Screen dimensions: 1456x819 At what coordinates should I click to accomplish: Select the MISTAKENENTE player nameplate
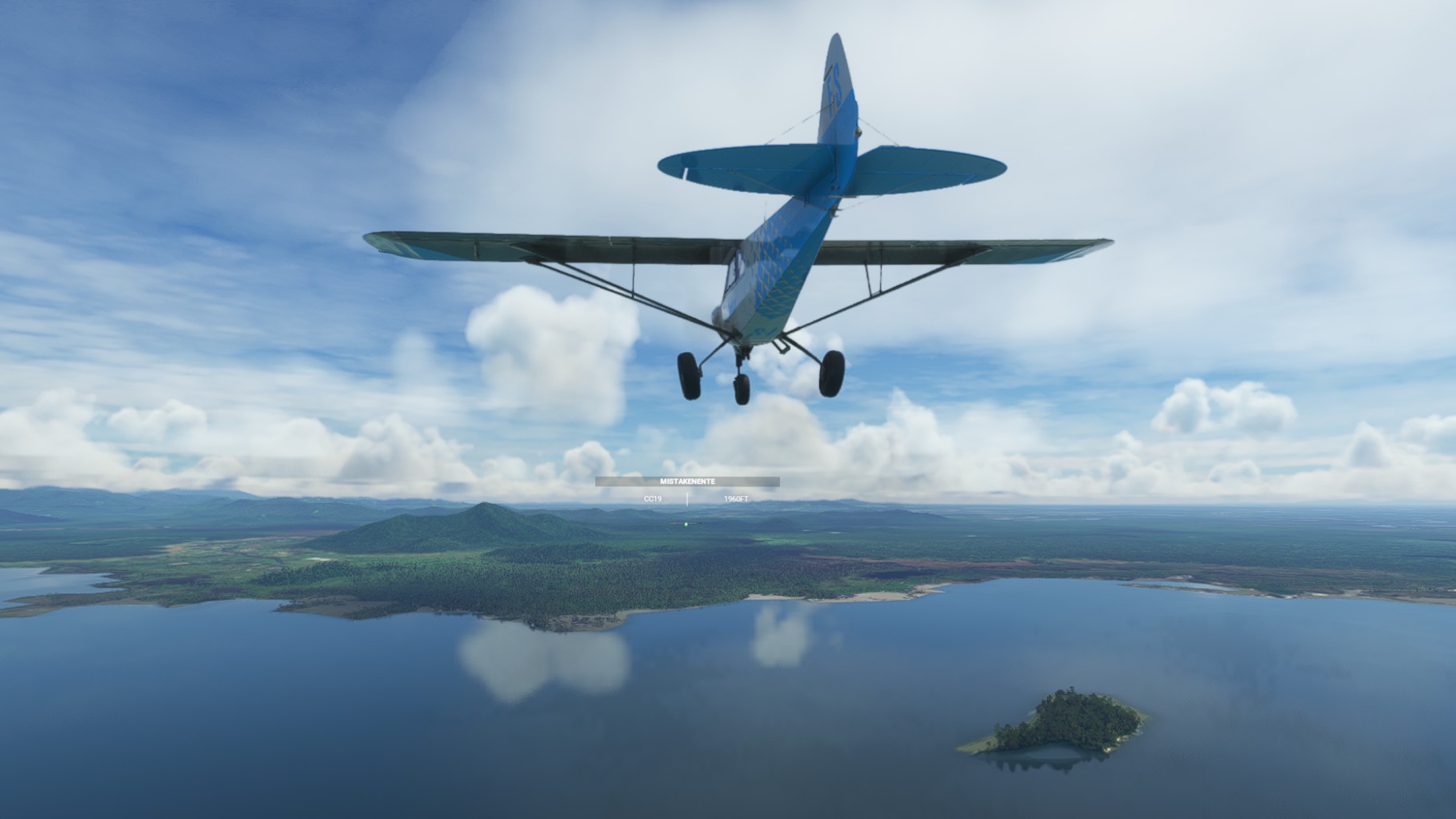[x=687, y=481]
